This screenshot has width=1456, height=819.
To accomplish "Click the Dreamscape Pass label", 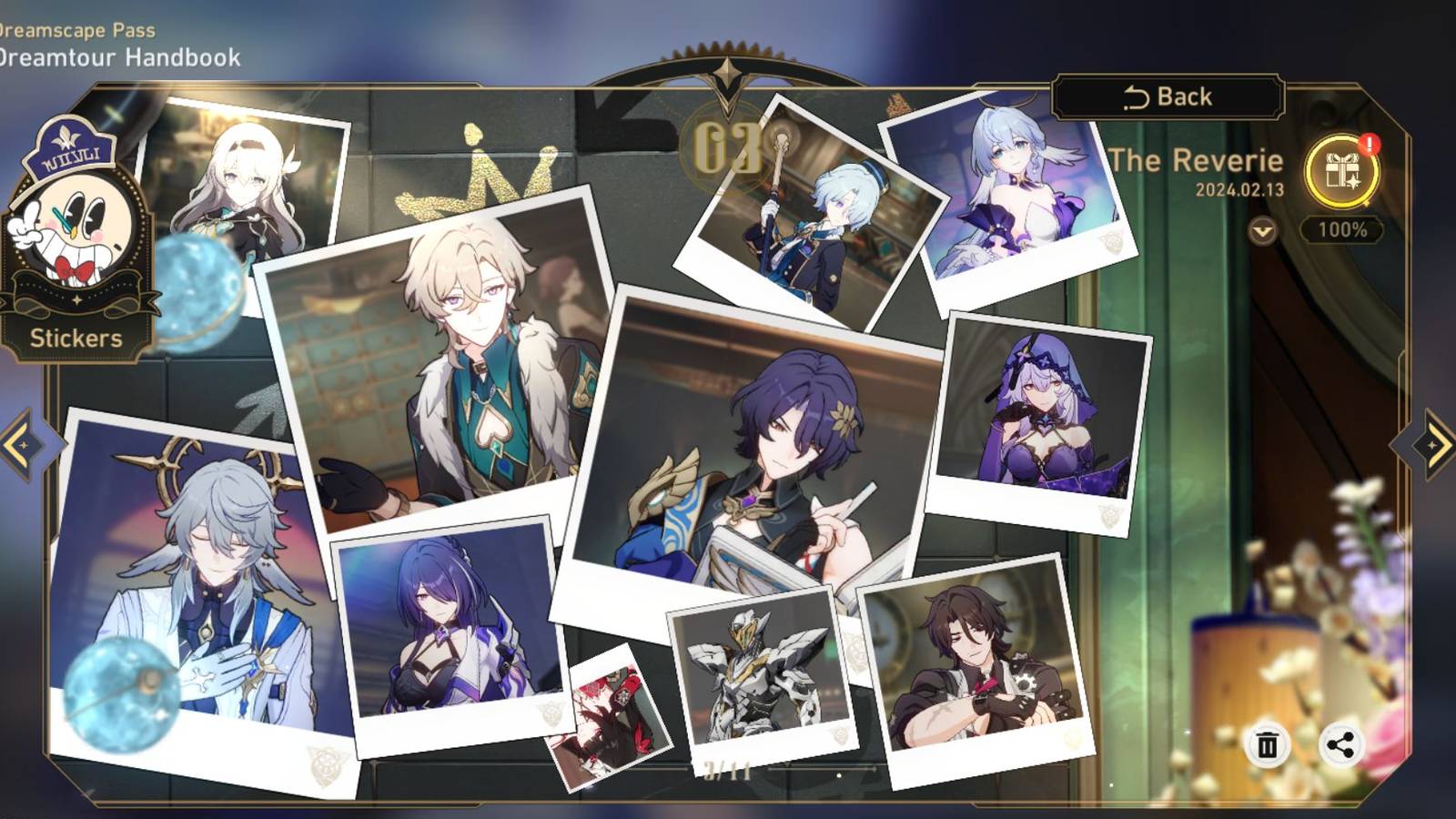I will point(77,27).
